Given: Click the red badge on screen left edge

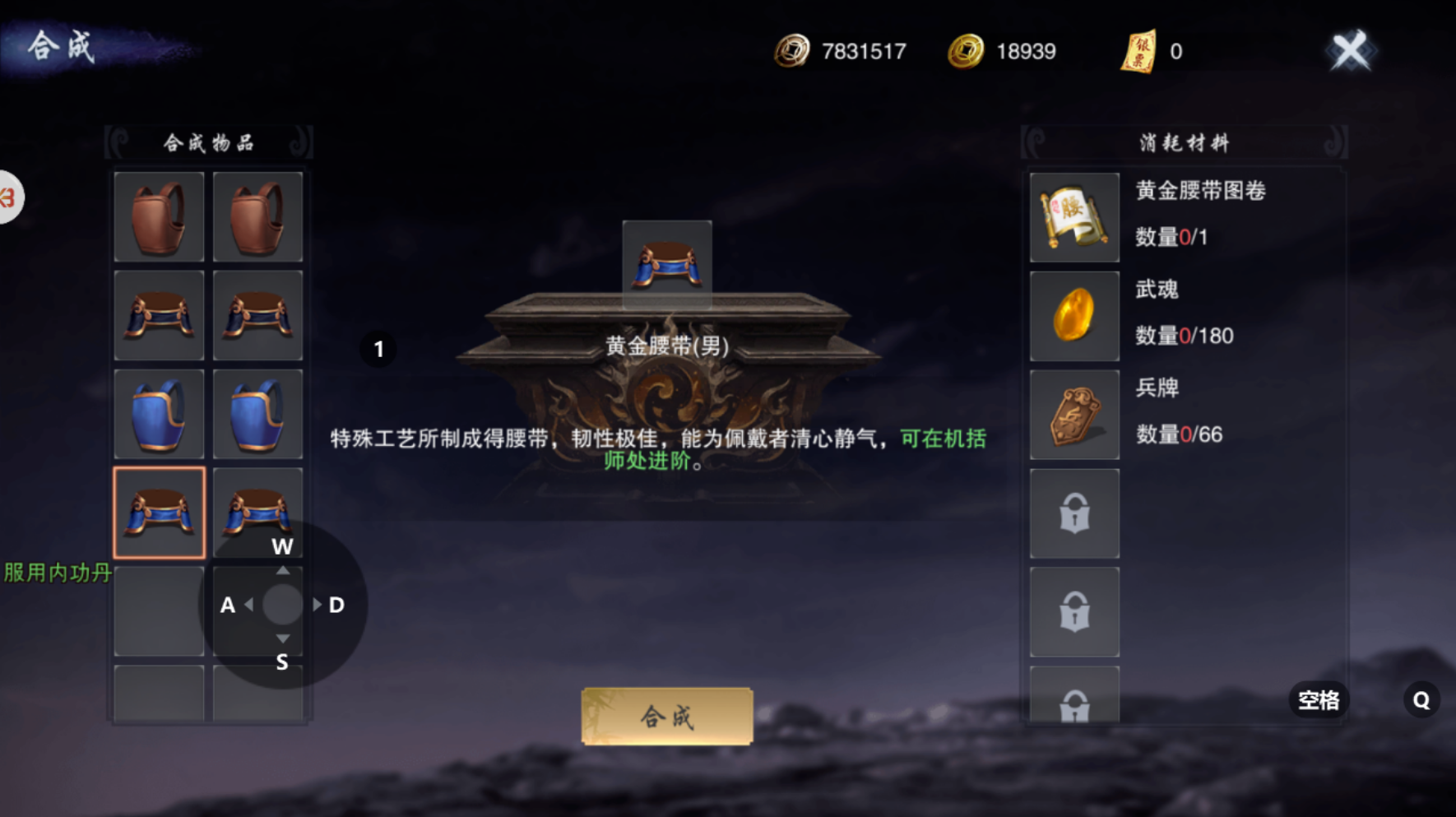Looking at the screenshot, I should 7,197.
